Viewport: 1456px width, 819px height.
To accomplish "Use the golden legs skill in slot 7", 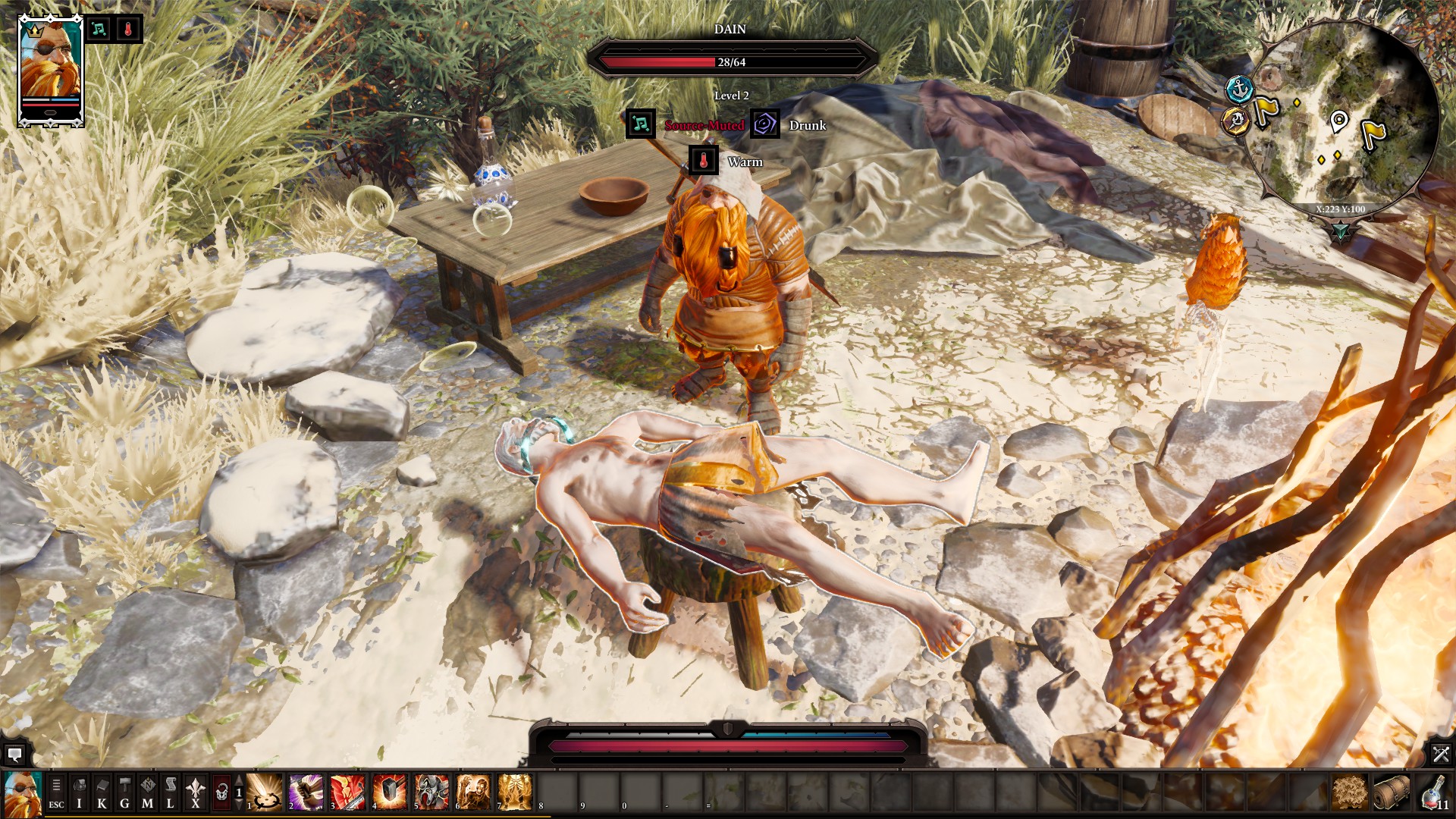I will (x=515, y=792).
